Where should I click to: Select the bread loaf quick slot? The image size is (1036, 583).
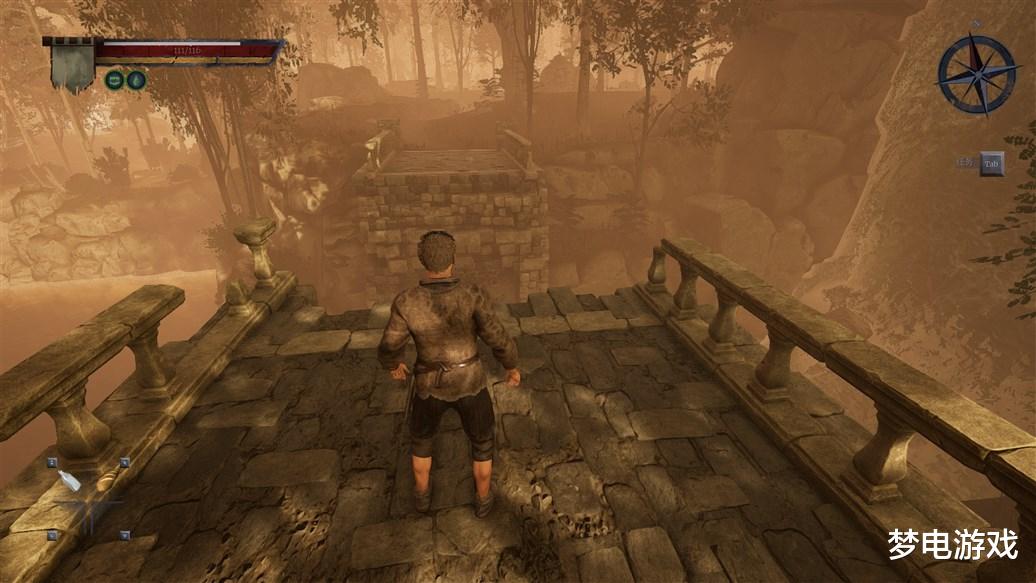(x=104, y=483)
